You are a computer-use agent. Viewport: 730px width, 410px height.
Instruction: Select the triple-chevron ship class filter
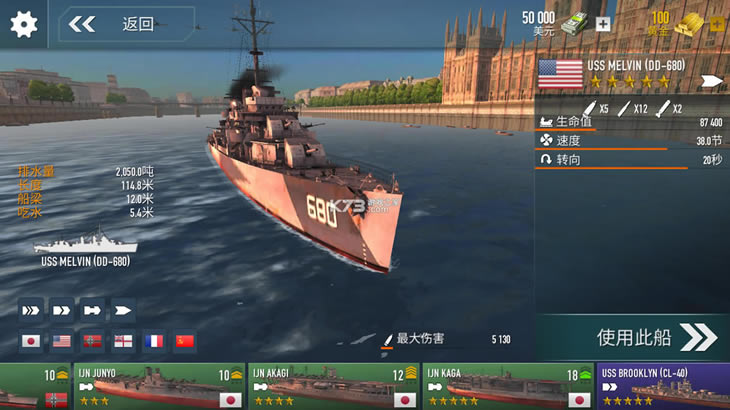point(31,310)
